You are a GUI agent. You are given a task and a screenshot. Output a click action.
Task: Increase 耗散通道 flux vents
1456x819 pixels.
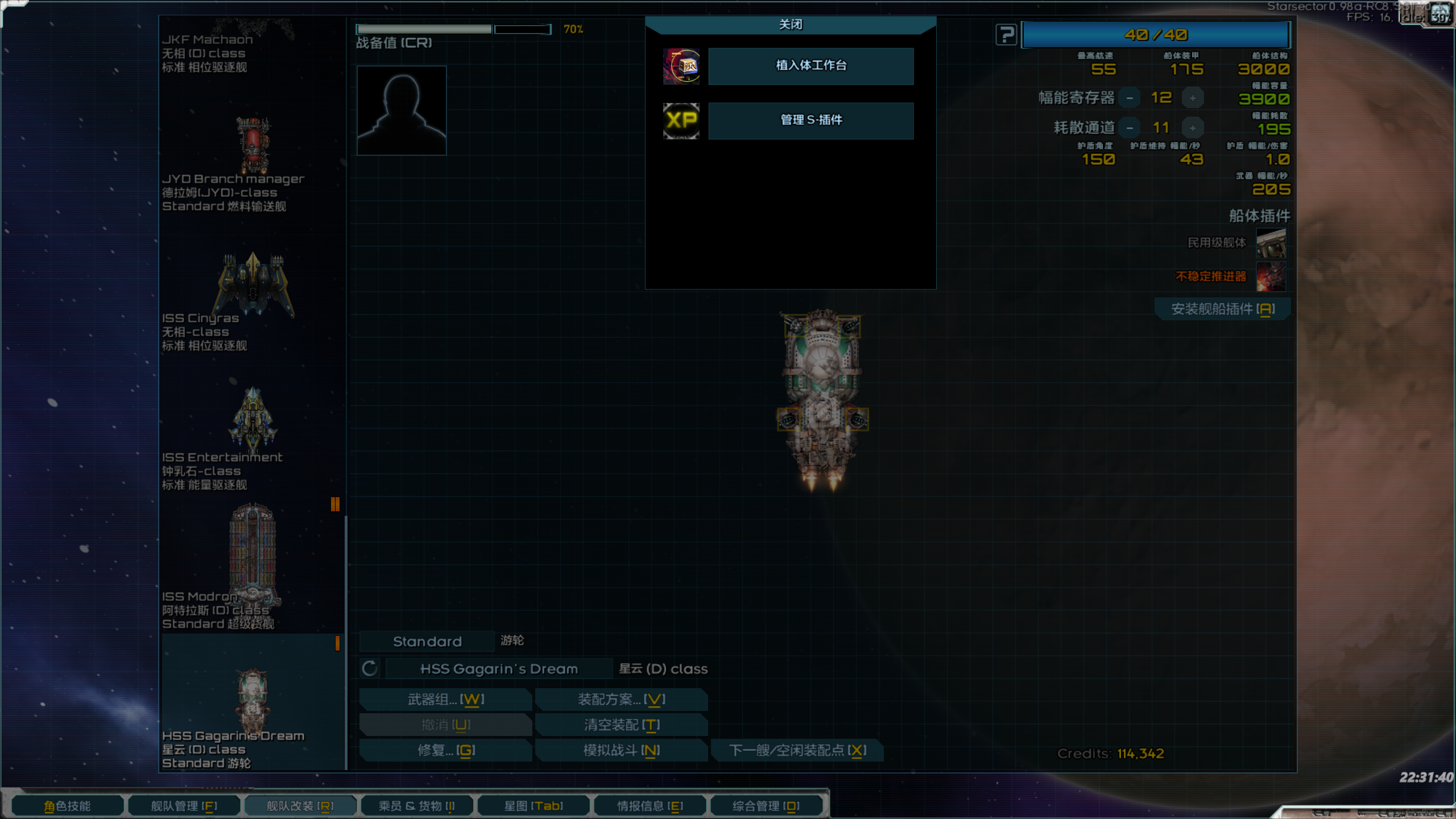coord(1192,128)
